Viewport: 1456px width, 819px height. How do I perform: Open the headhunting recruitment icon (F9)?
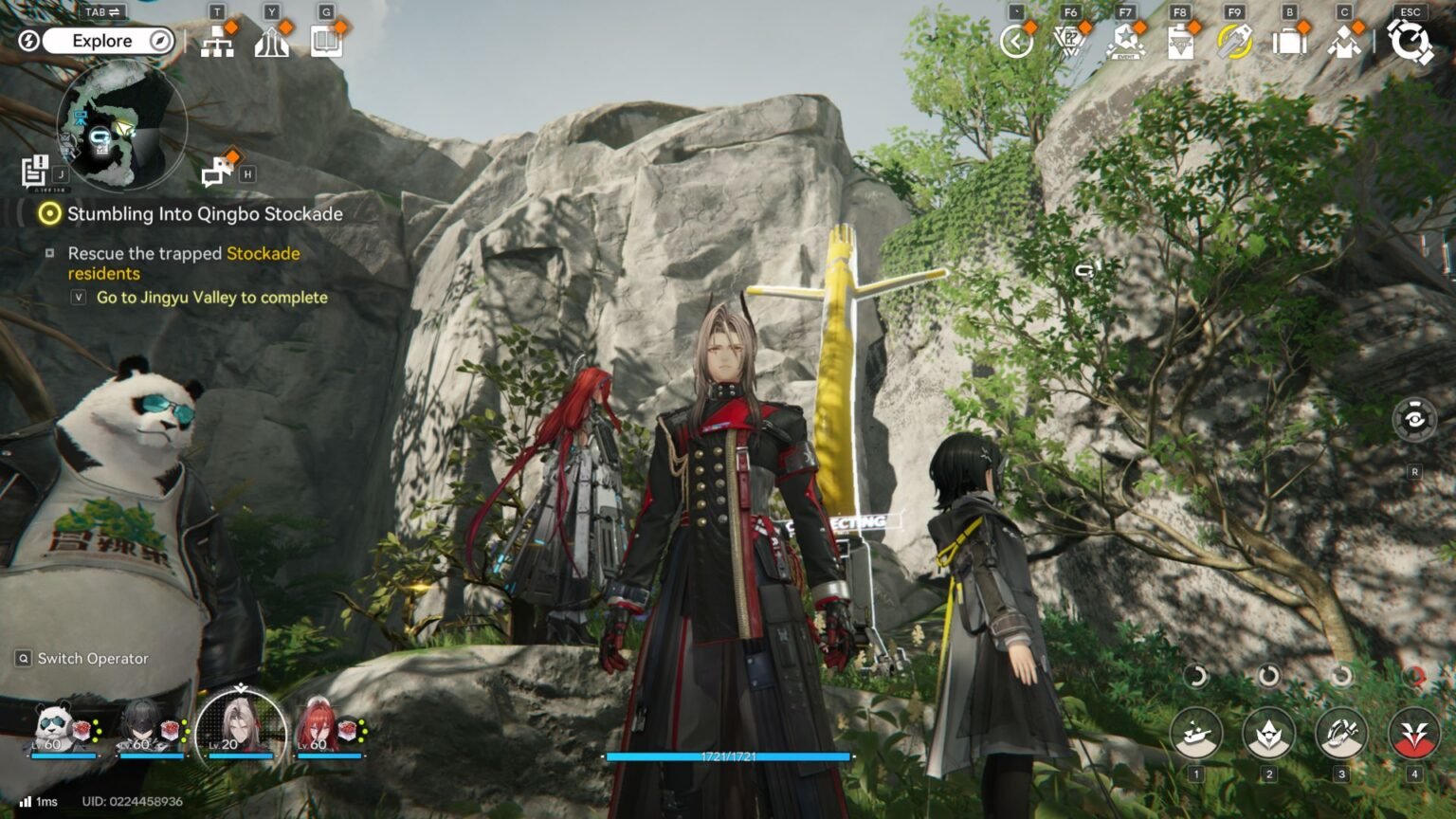tap(1234, 43)
